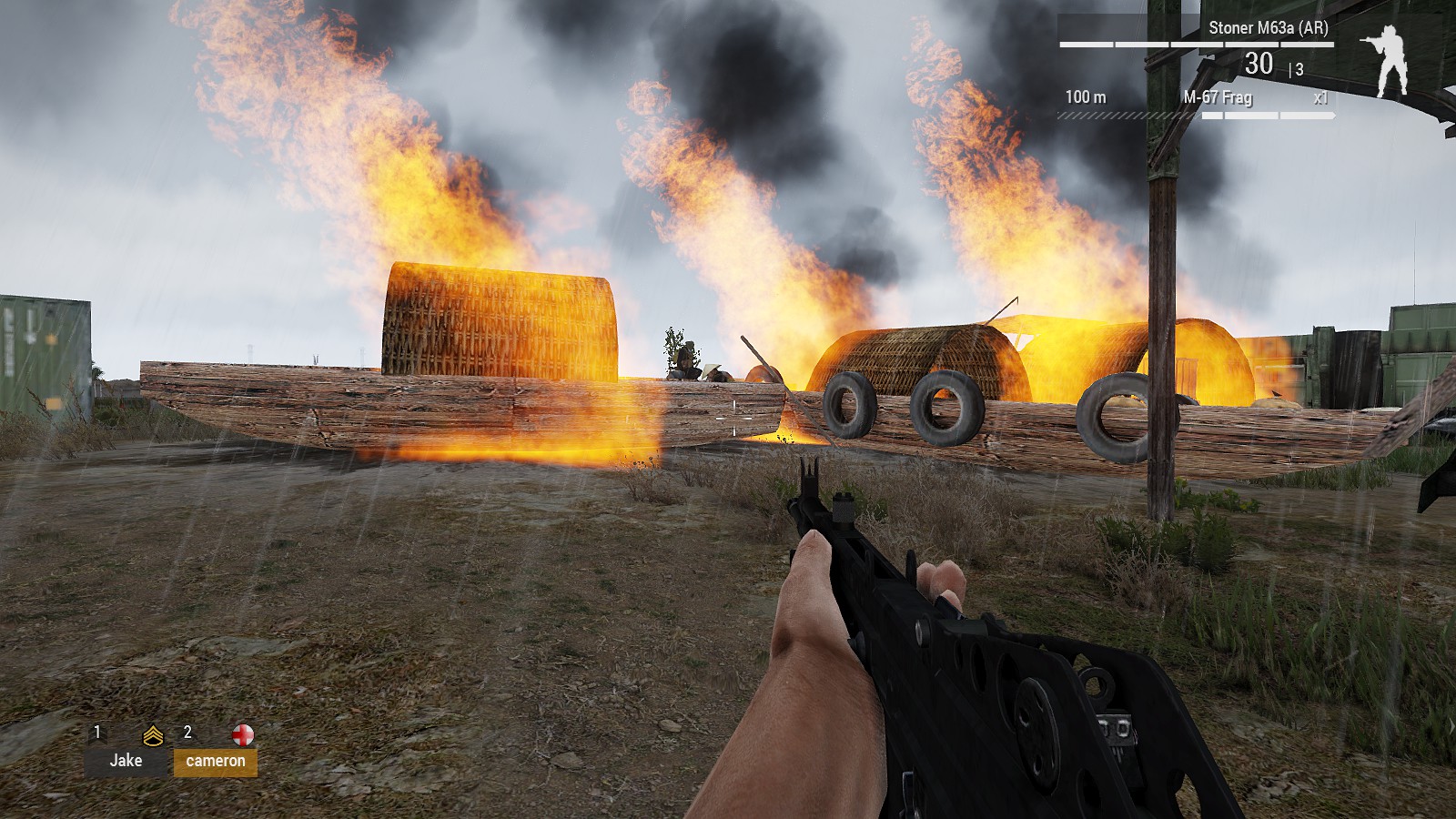Image resolution: width=1456 pixels, height=819 pixels.
Task: Select squad member cameron
Action: coord(216,762)
